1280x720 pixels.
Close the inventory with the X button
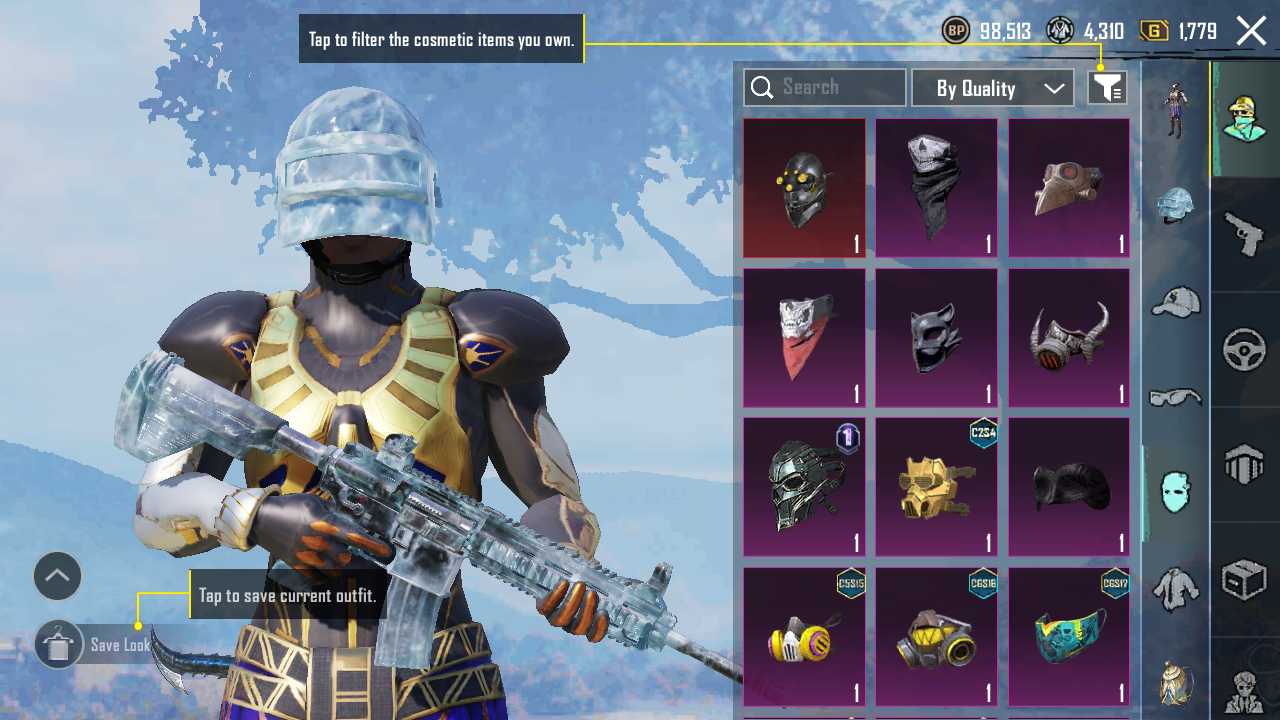1251,31
